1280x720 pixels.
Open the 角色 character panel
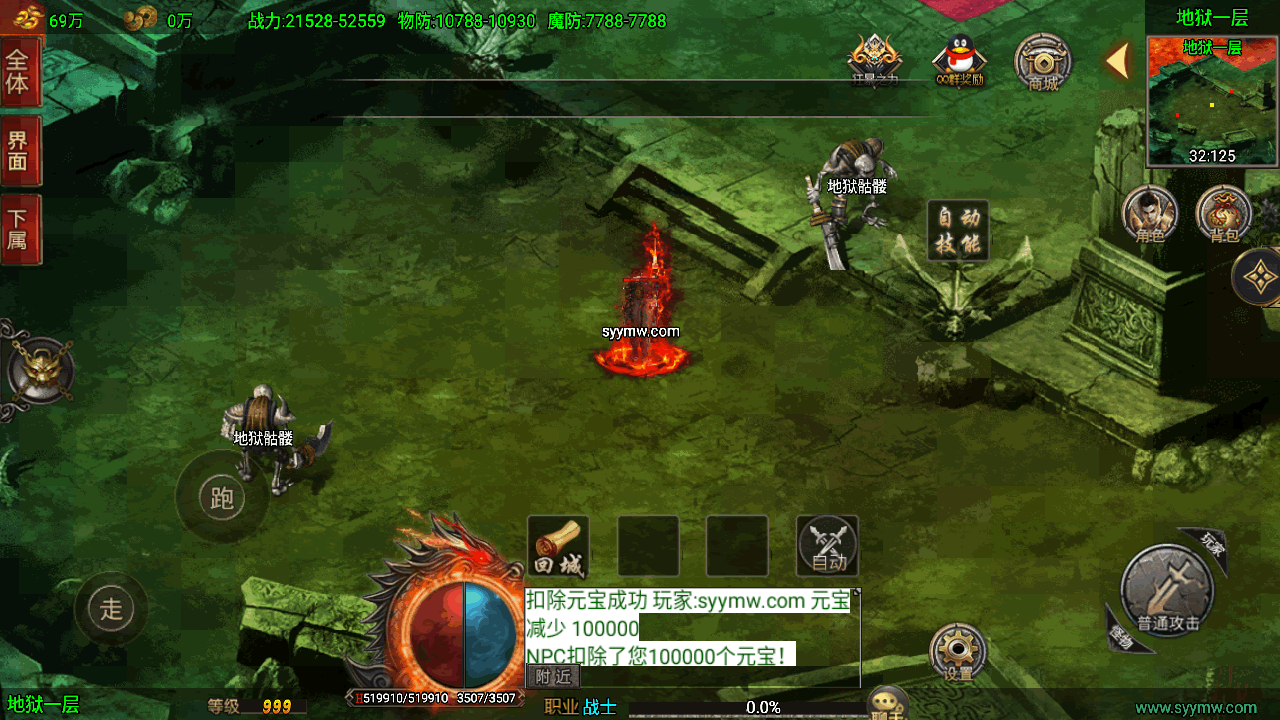pyautogui.click(x=1150, y=213)
